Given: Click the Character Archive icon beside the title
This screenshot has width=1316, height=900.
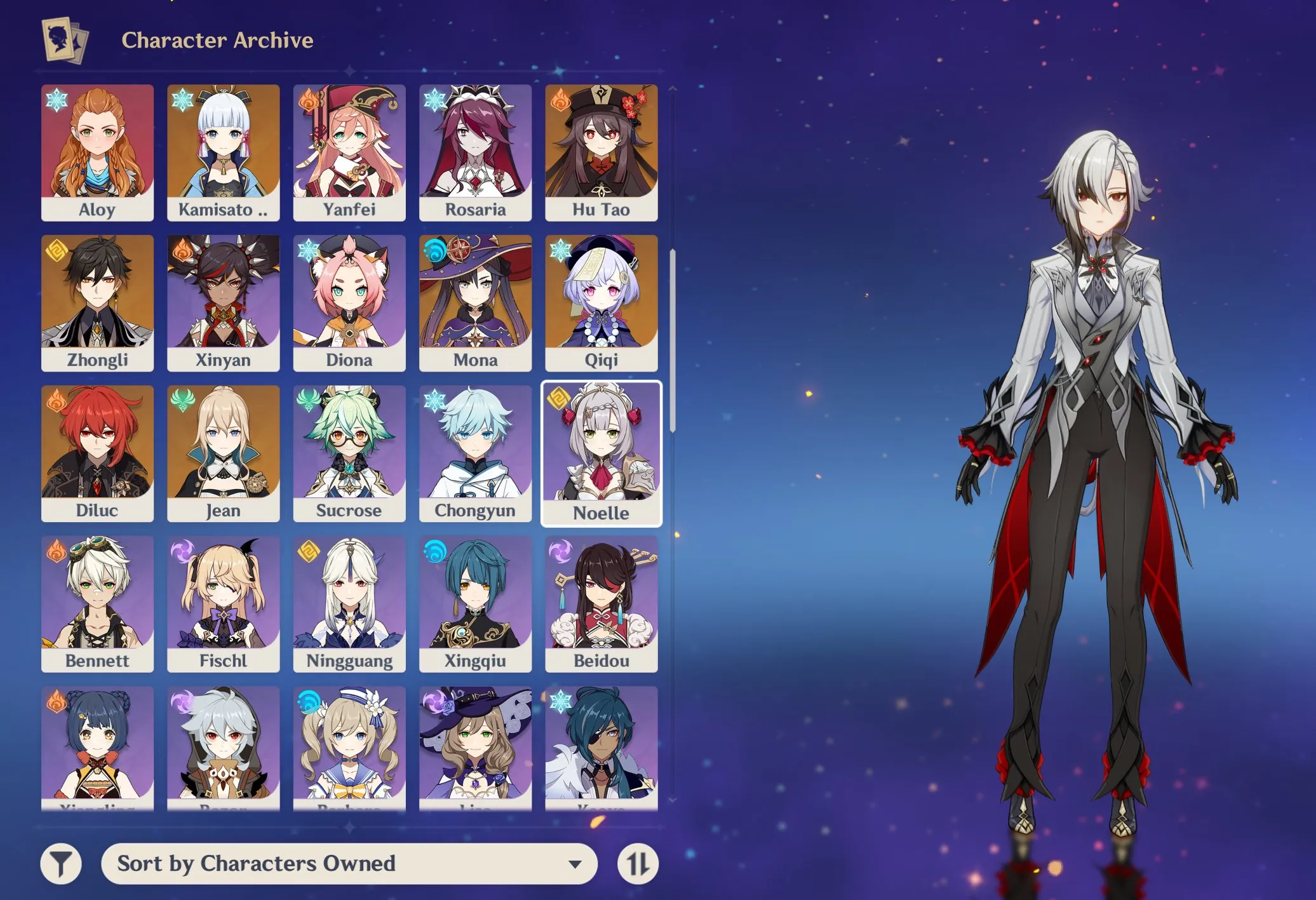Looking at the screenshot, I should click(65, 40).
